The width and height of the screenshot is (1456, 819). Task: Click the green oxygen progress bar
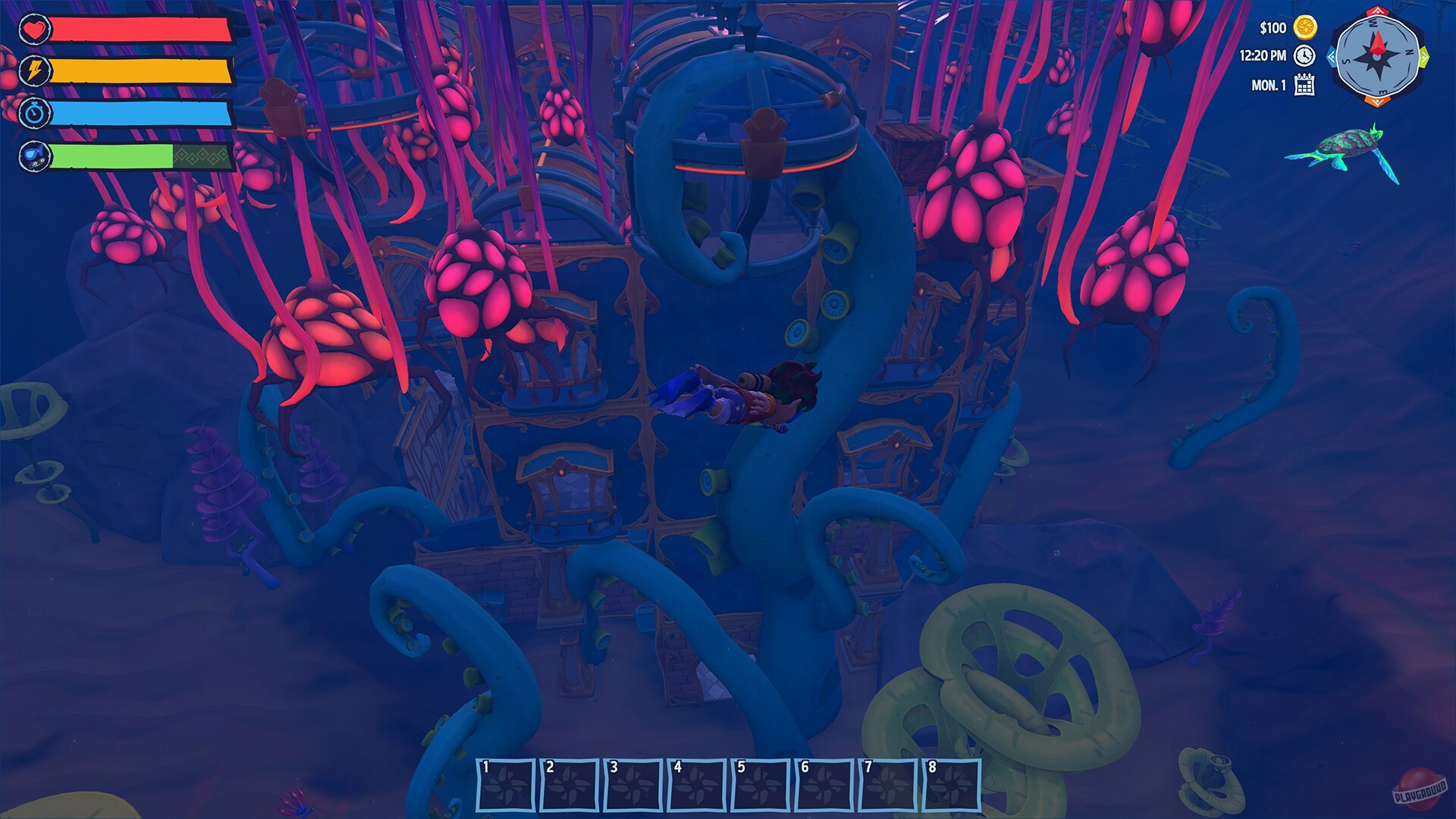pyautogui.click(x=110, y=155)
